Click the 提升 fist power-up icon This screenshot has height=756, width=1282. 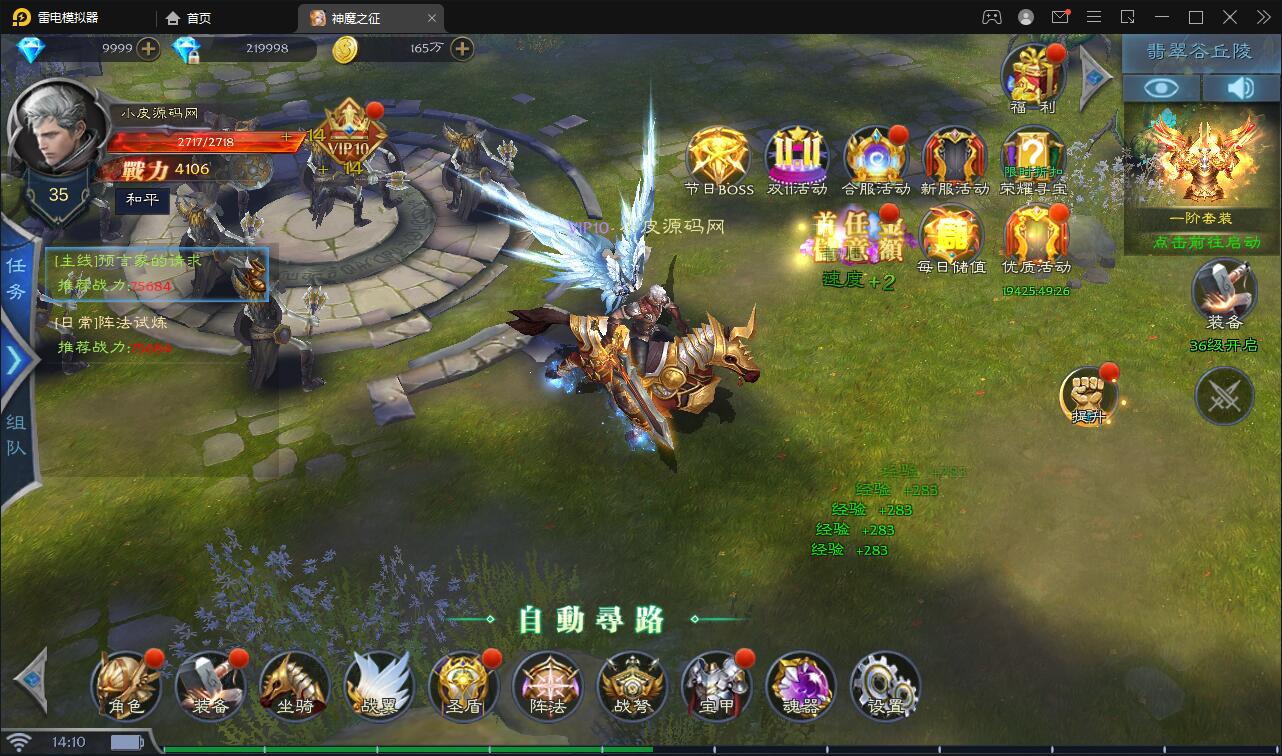[1088, 394]
